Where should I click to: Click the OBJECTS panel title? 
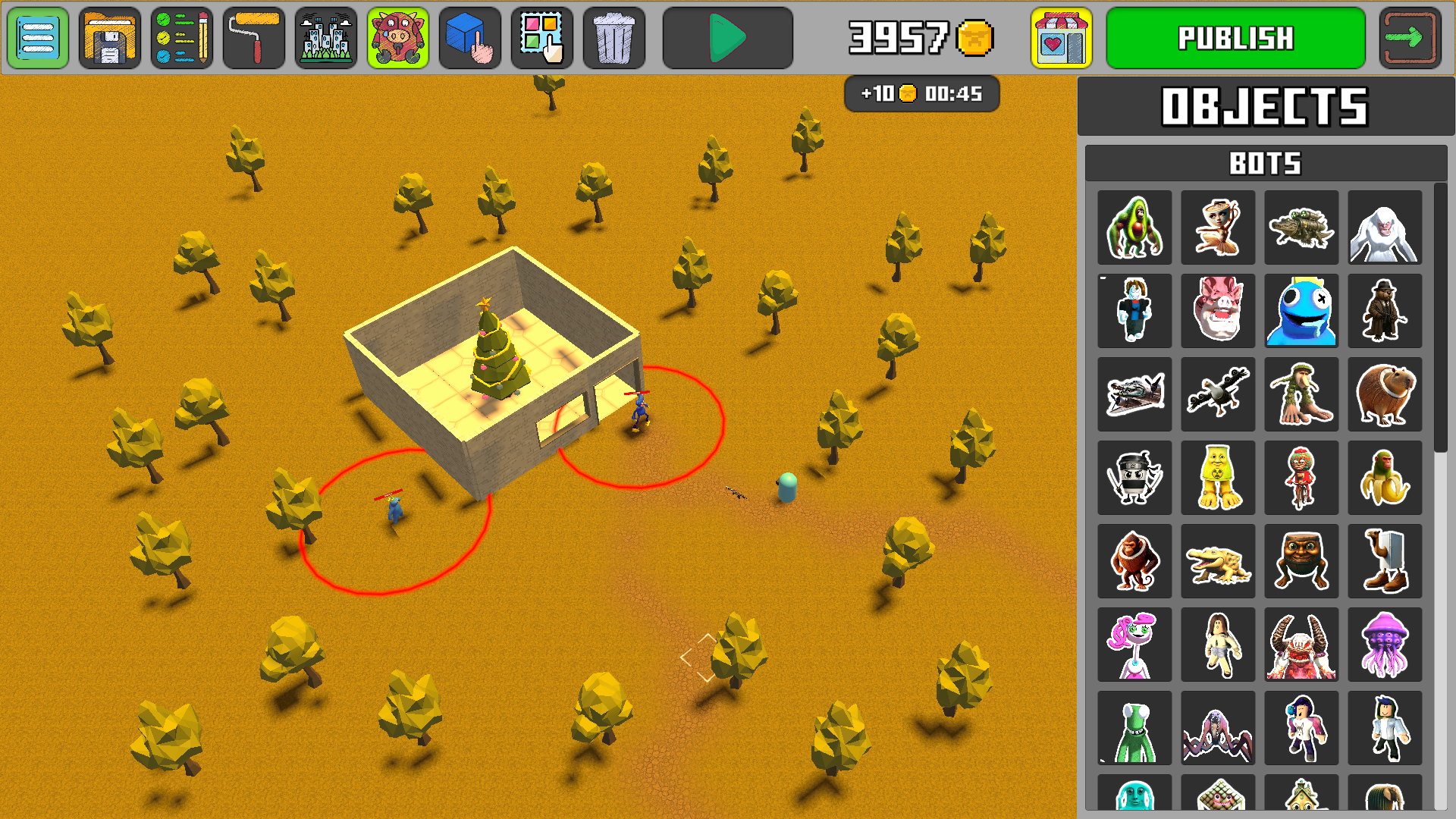click(1265, 108)
